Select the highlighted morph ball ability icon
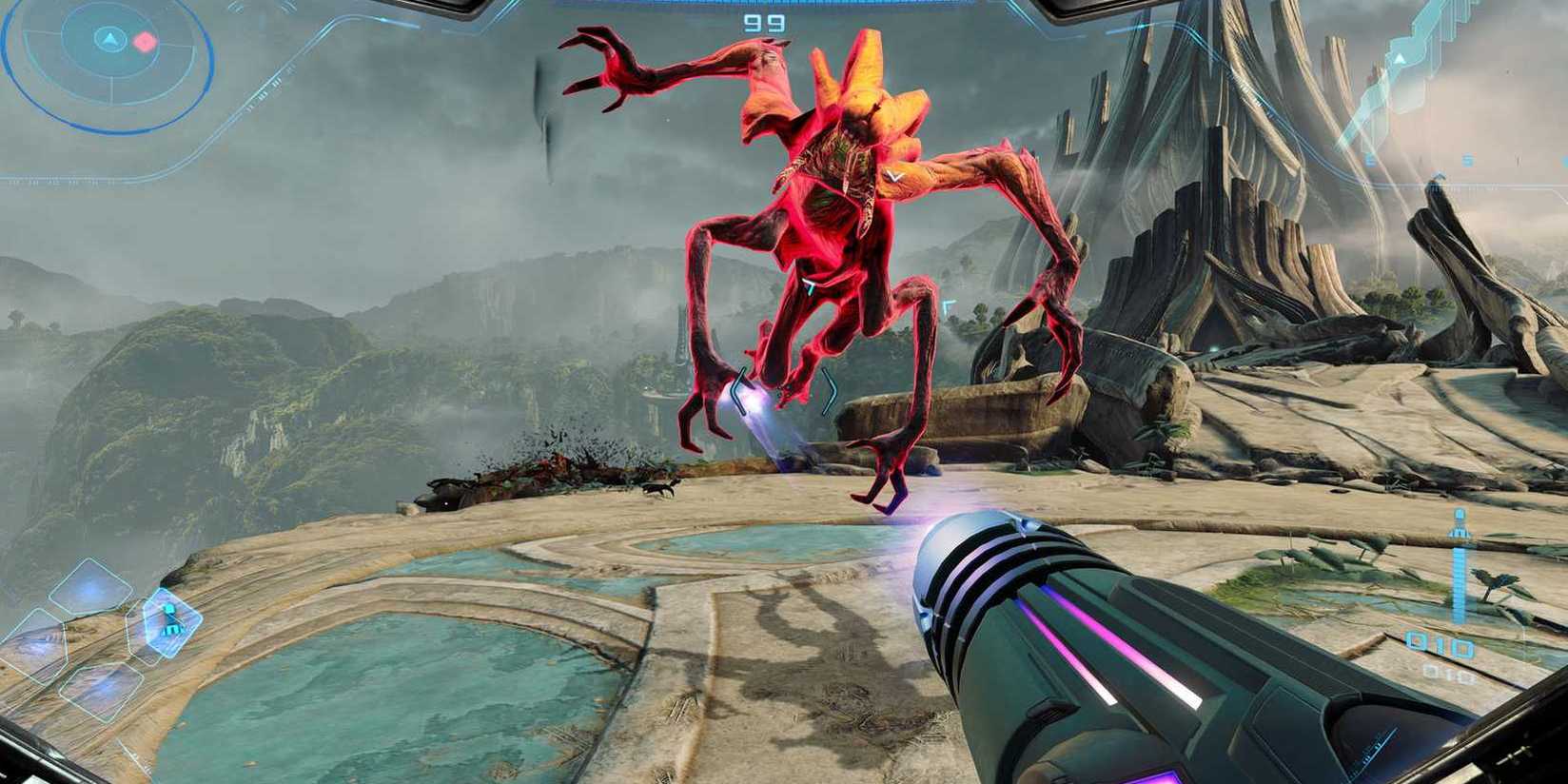Screen dimensions: 1568x784 [170, 621]
